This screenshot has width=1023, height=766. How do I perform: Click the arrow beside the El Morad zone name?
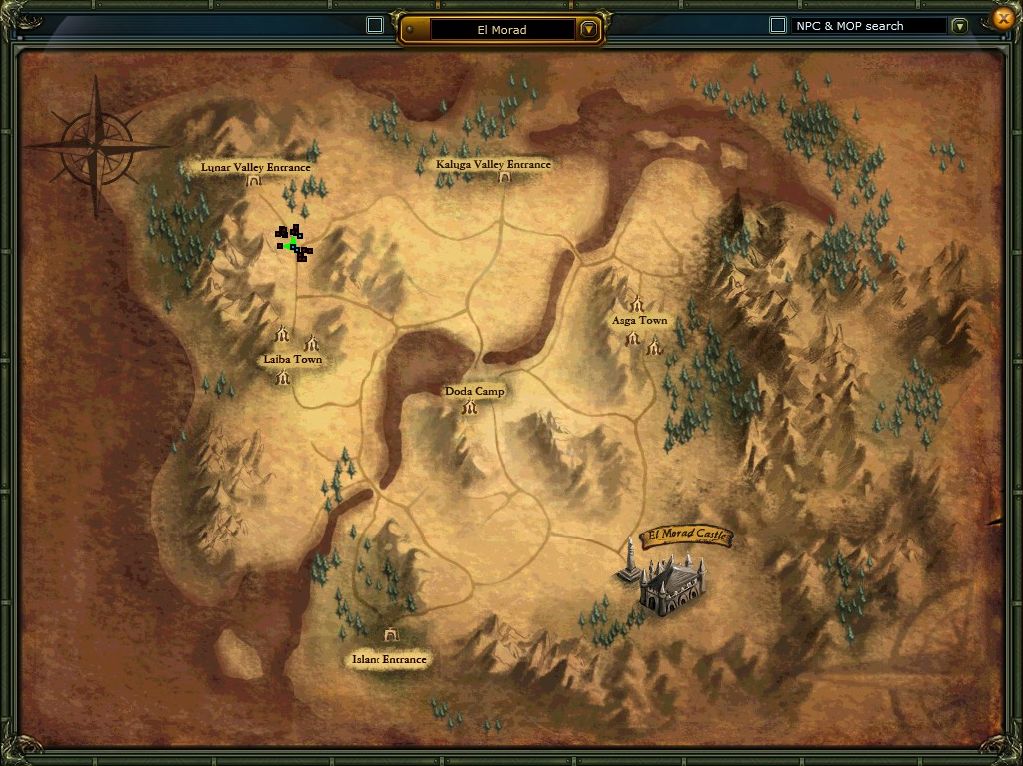[589, 29]
